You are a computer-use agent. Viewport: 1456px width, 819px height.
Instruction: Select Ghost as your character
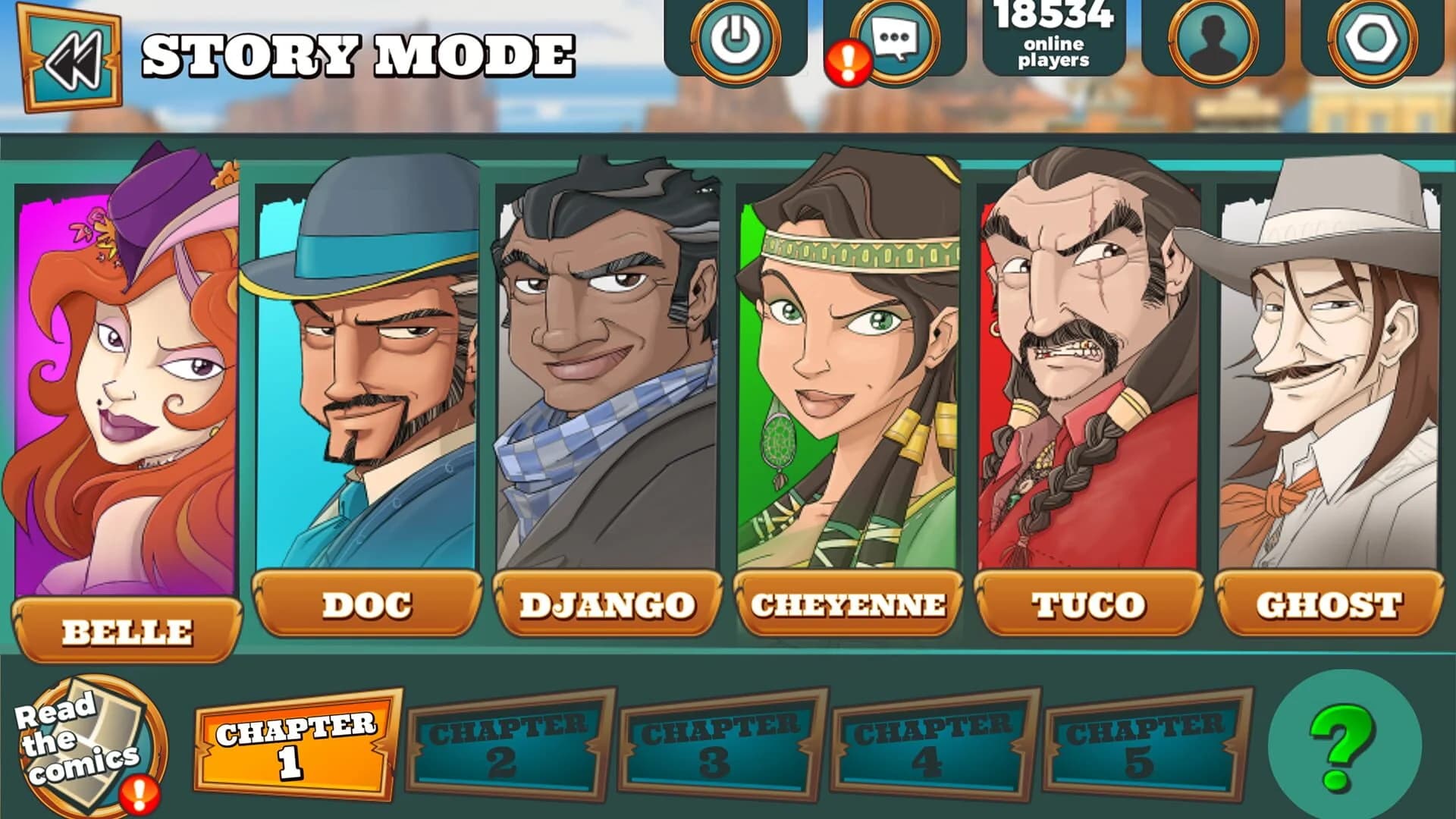tap(1331, 603)
